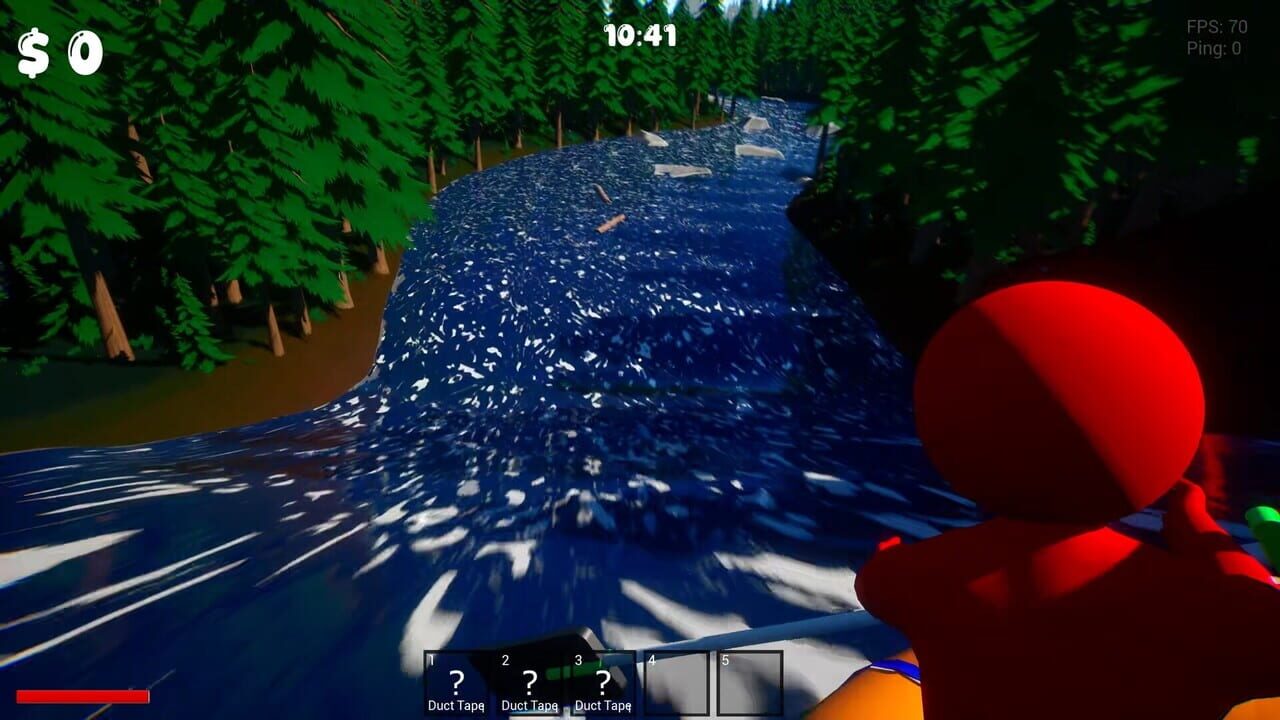Click the slot number 4 label
This screenshot has height=720, width=1280.
[x=651, y=661]
